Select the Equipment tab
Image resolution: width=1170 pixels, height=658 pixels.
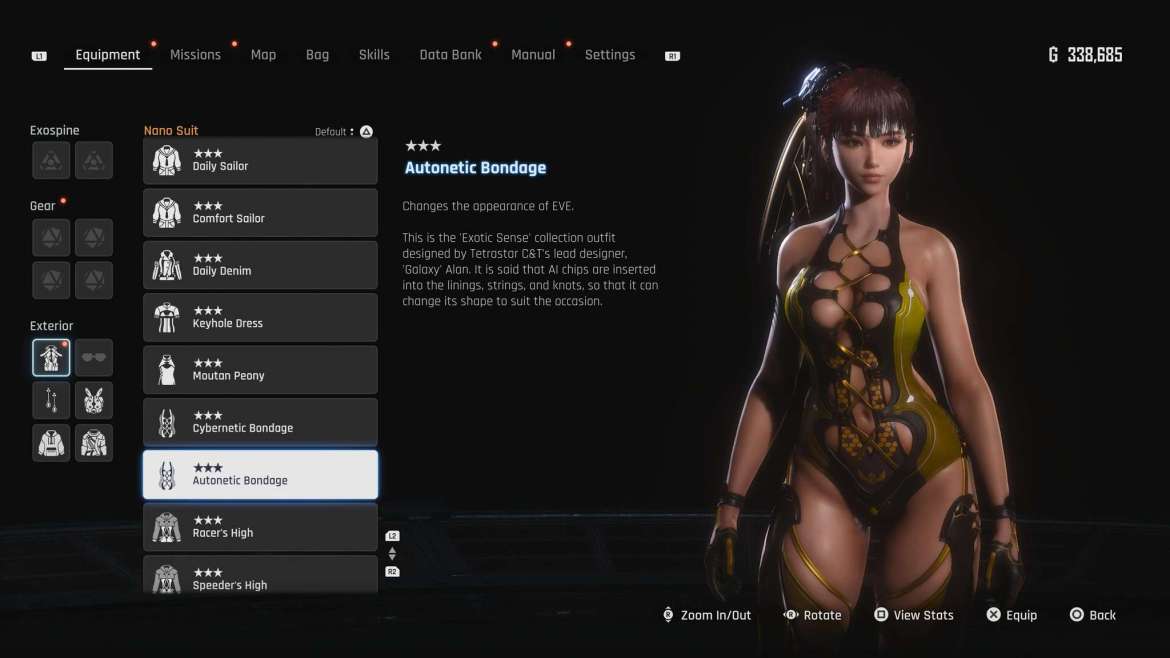coord(107,55)
